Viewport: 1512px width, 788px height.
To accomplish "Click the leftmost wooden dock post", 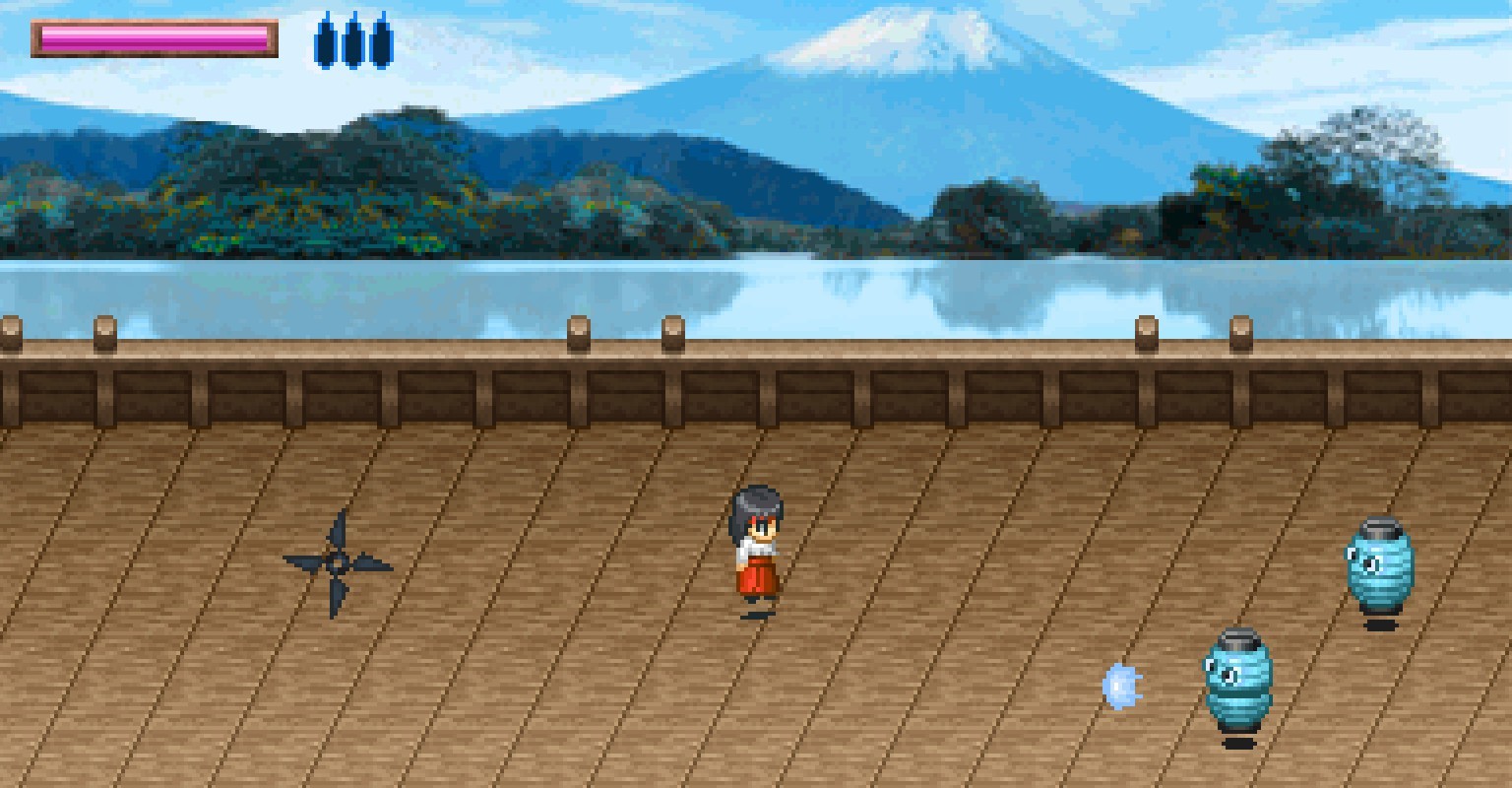I will [9, 335].
